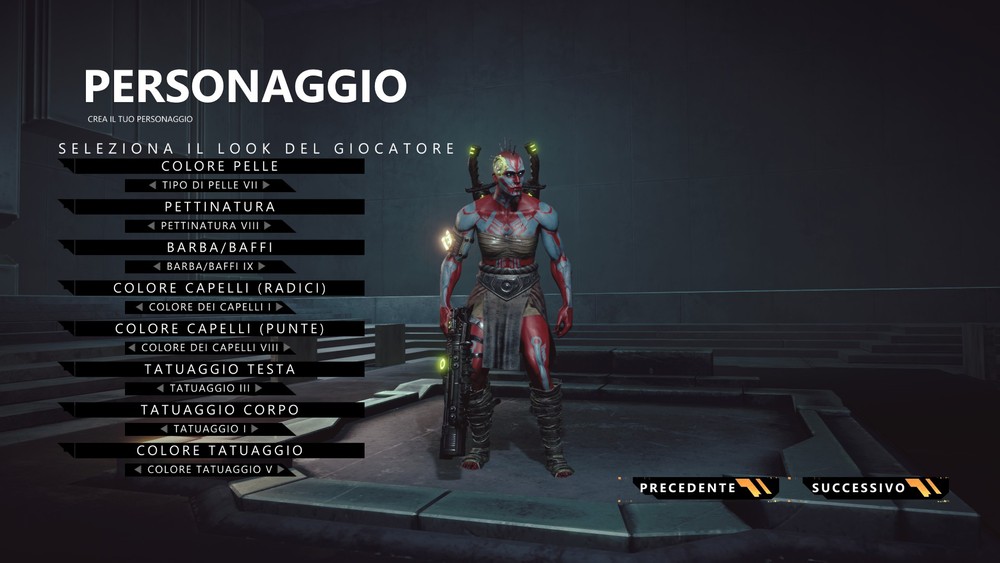The height and width of the screenshot is (563, 1000).
Task: Highlight the Barba/Baffi category header
Action: (219, 247)
